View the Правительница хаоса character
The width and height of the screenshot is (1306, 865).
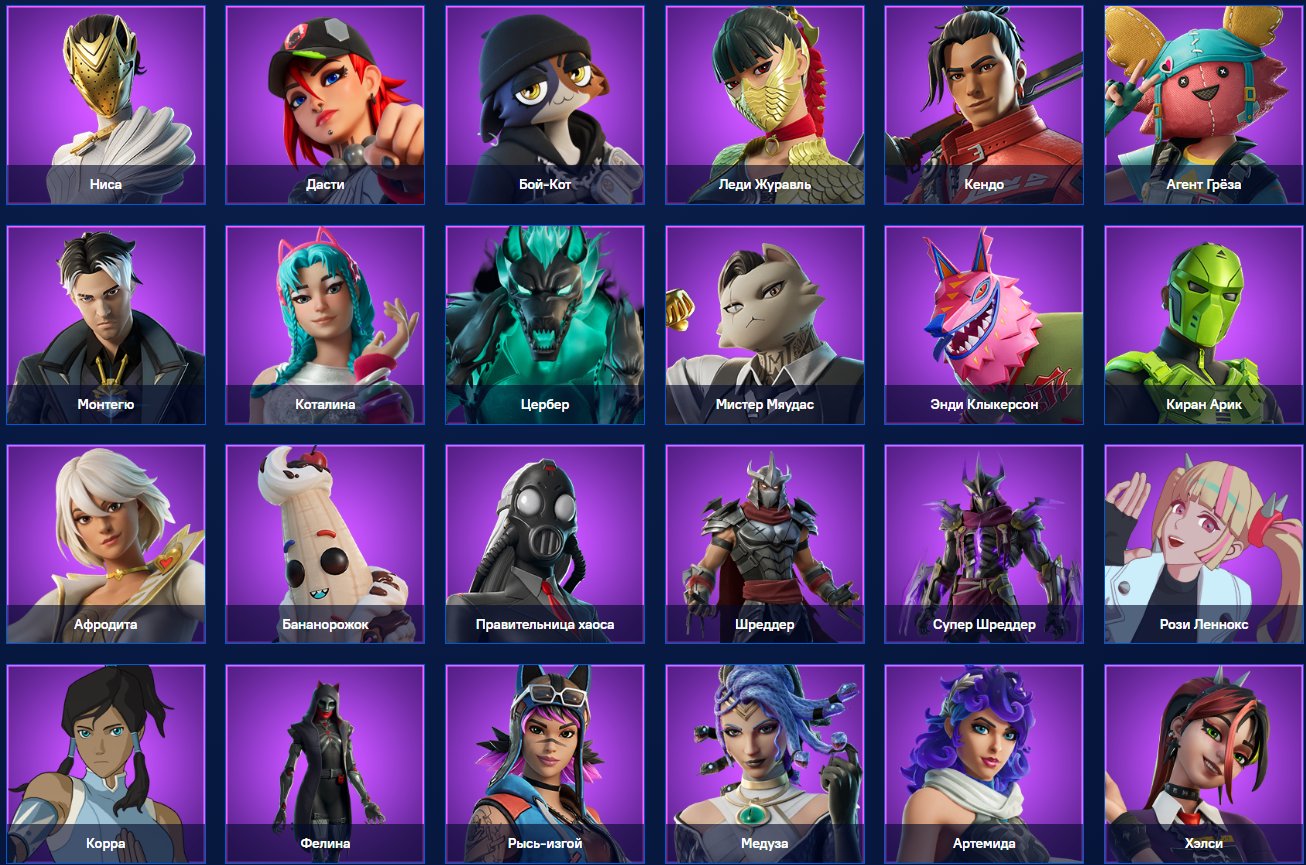coord(545,542)
